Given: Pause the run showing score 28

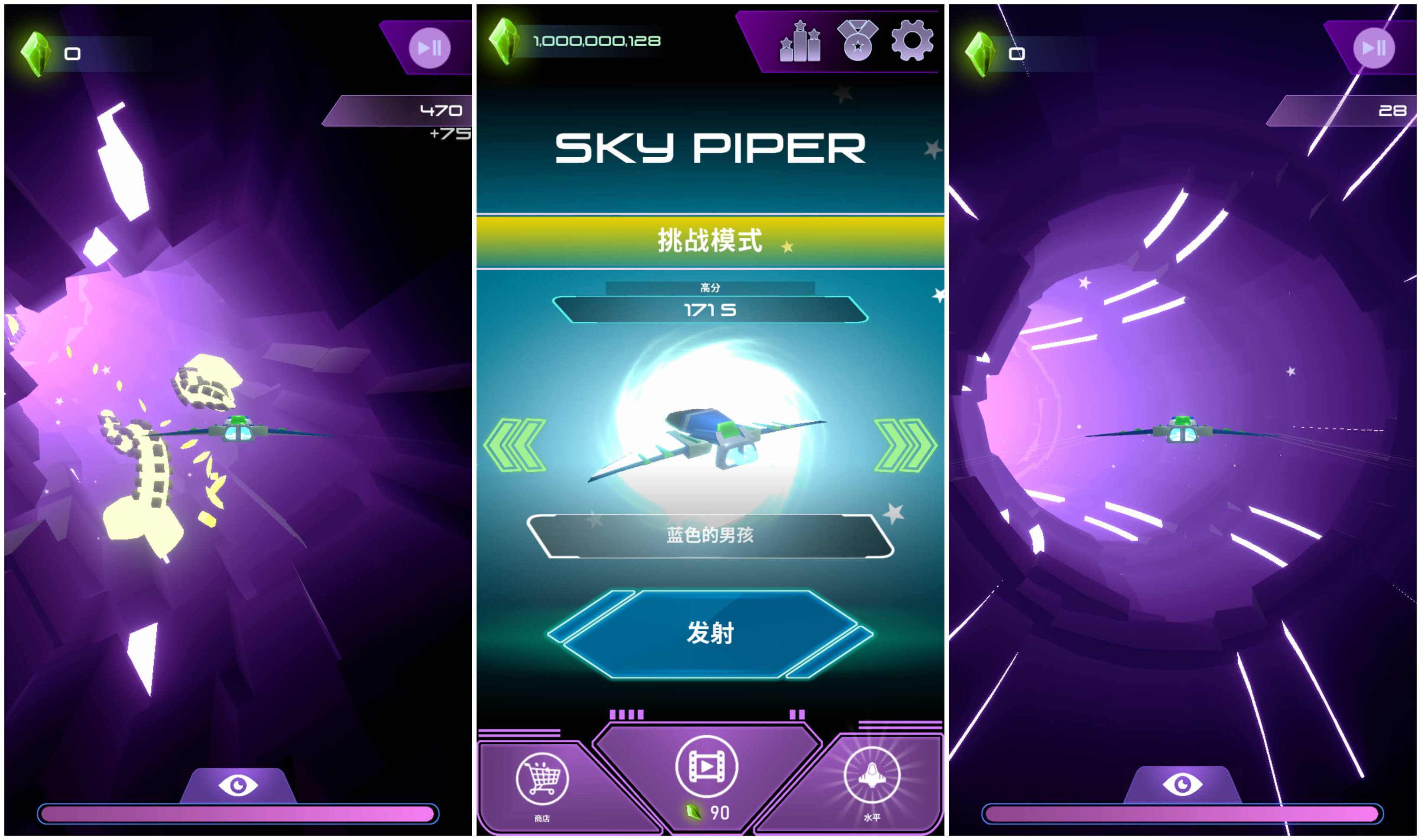Looking at the screenshot, I should (x=1373, y=48).
